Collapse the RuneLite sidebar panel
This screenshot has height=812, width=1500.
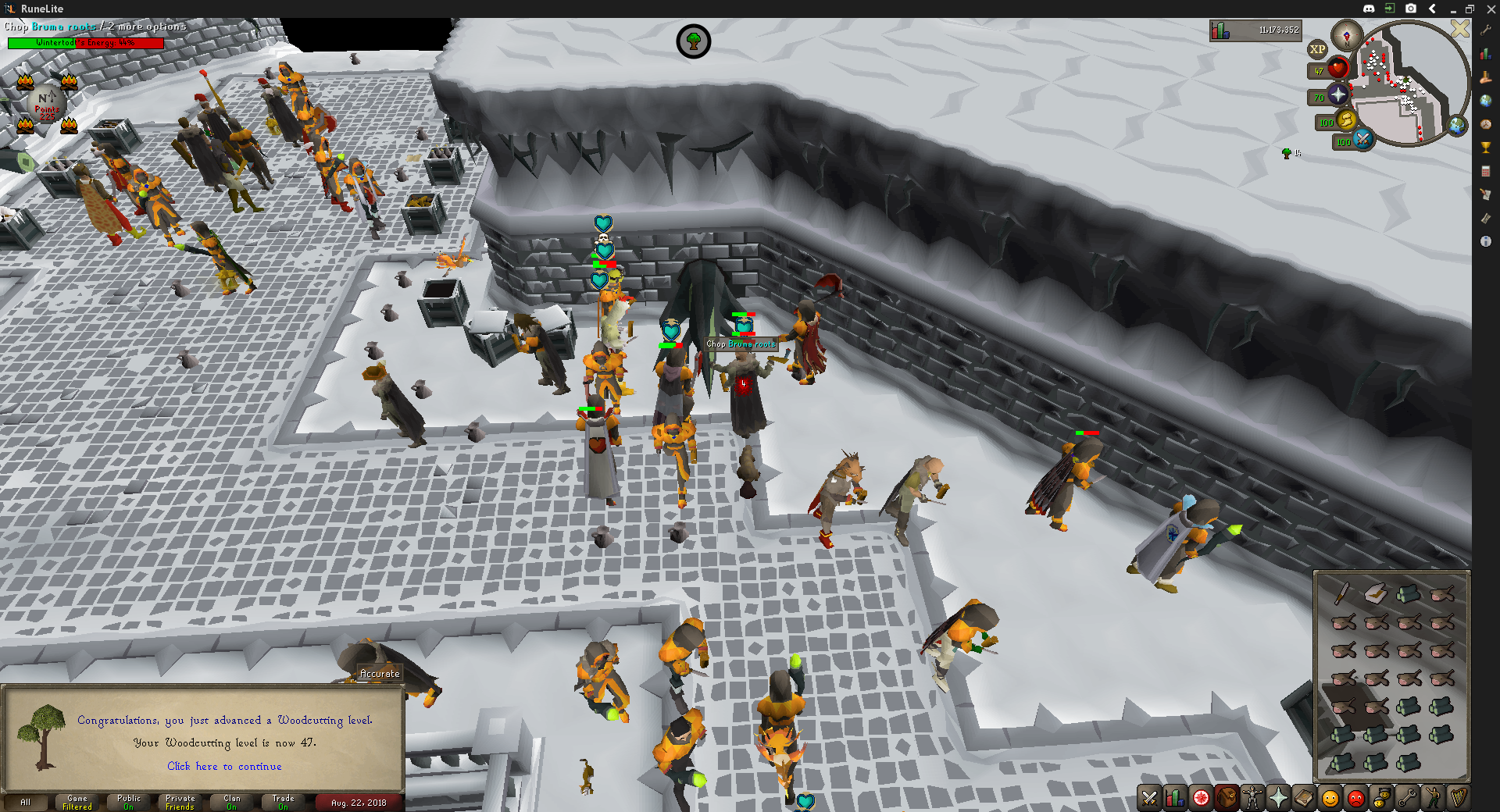point(1432,9)
